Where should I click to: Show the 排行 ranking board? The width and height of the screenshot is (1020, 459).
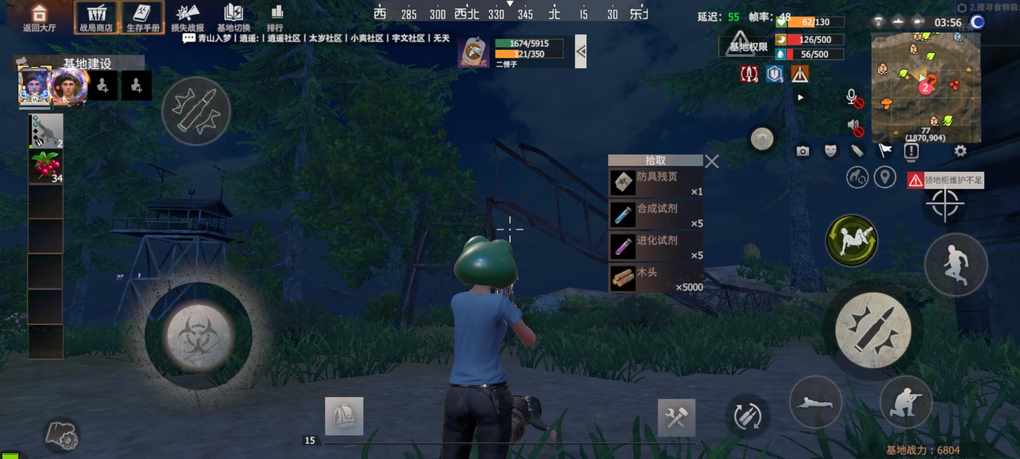point(275,17)
